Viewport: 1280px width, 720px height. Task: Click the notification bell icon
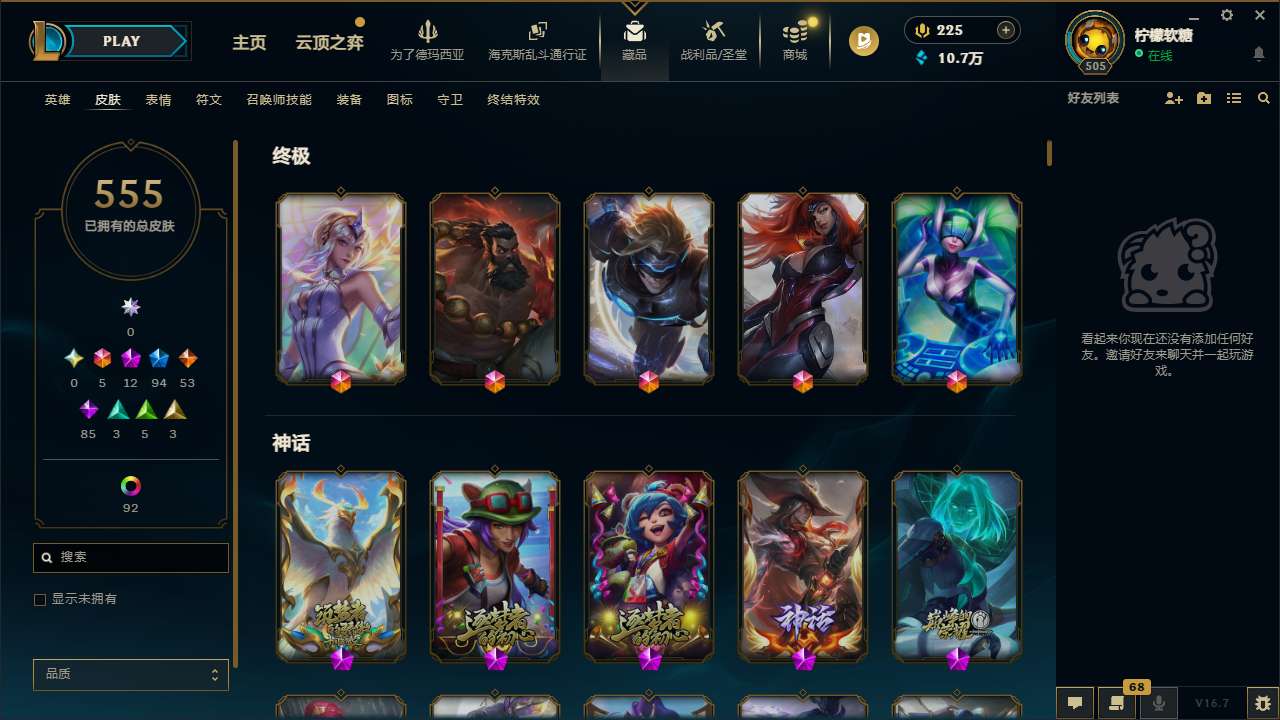point(1258,54)
